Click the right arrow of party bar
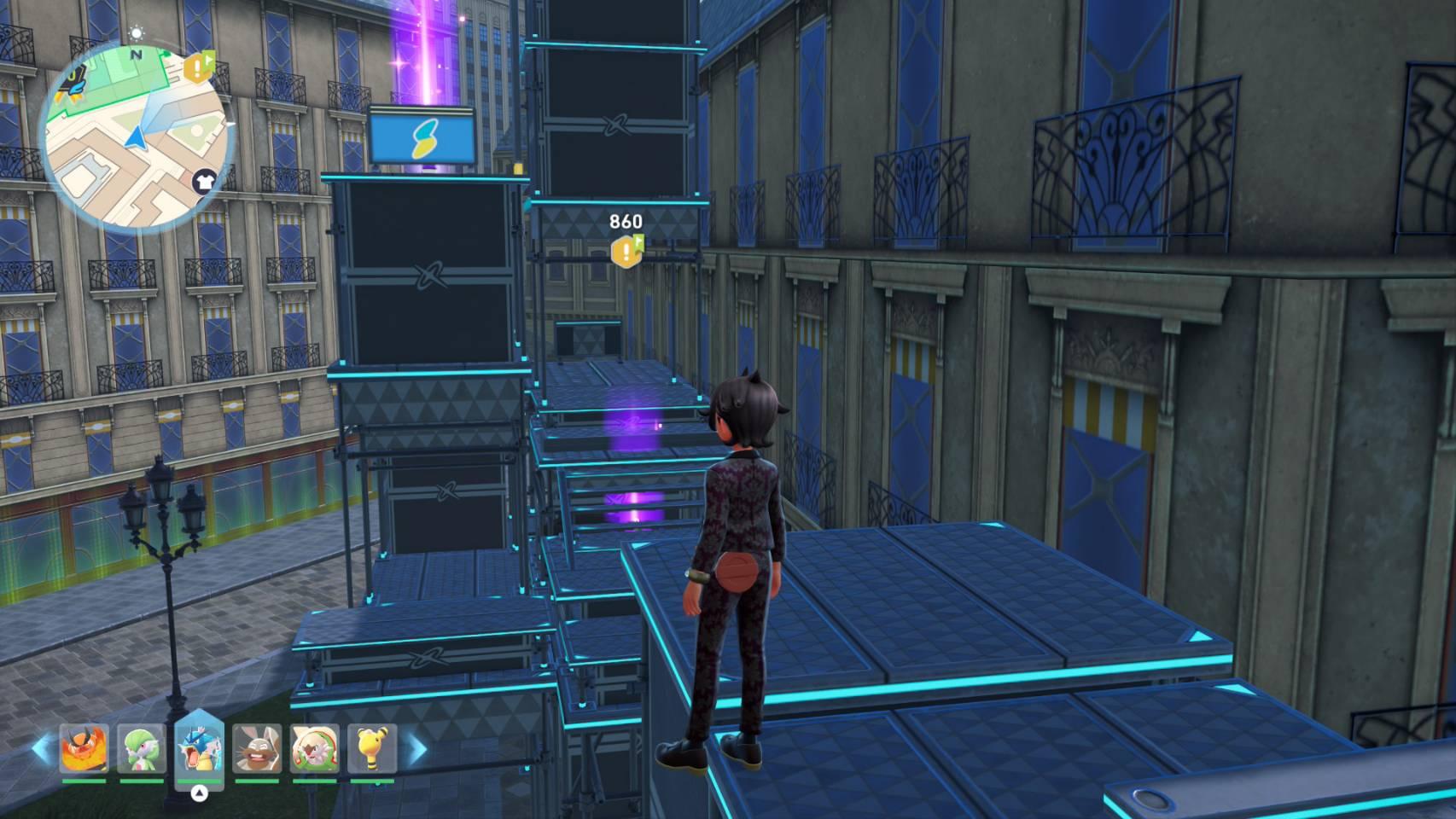Viewport: 1456px width, 819px height. [417, 749]
